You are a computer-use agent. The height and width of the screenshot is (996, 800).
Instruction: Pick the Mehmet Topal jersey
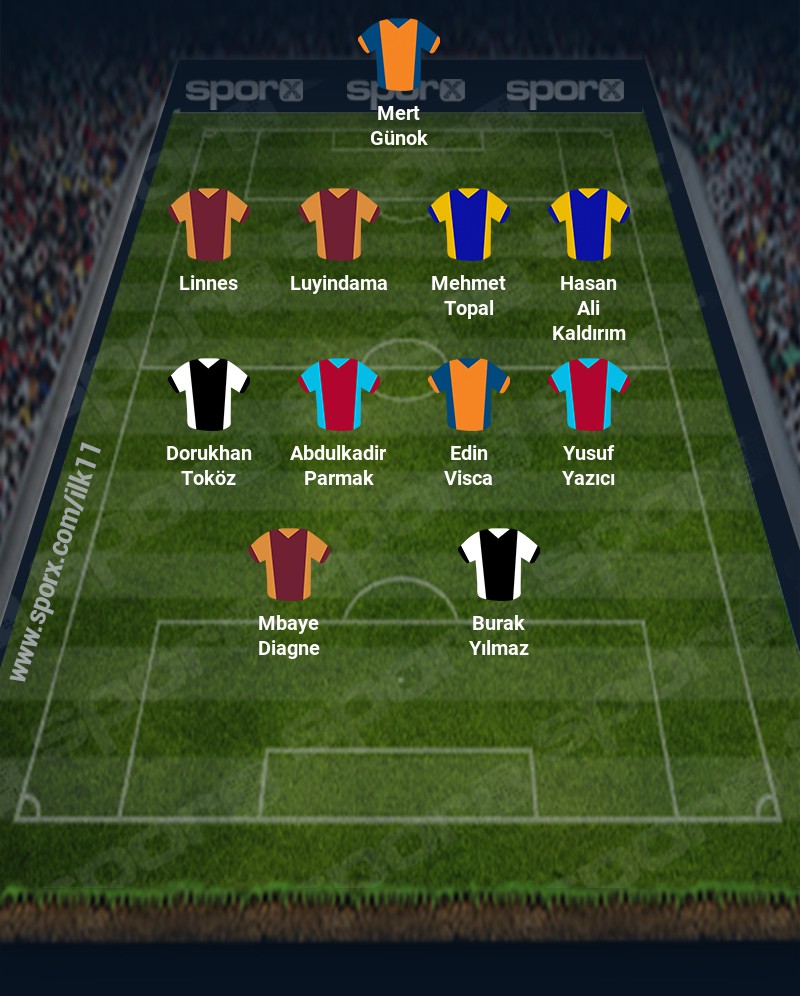pos(469,224)
